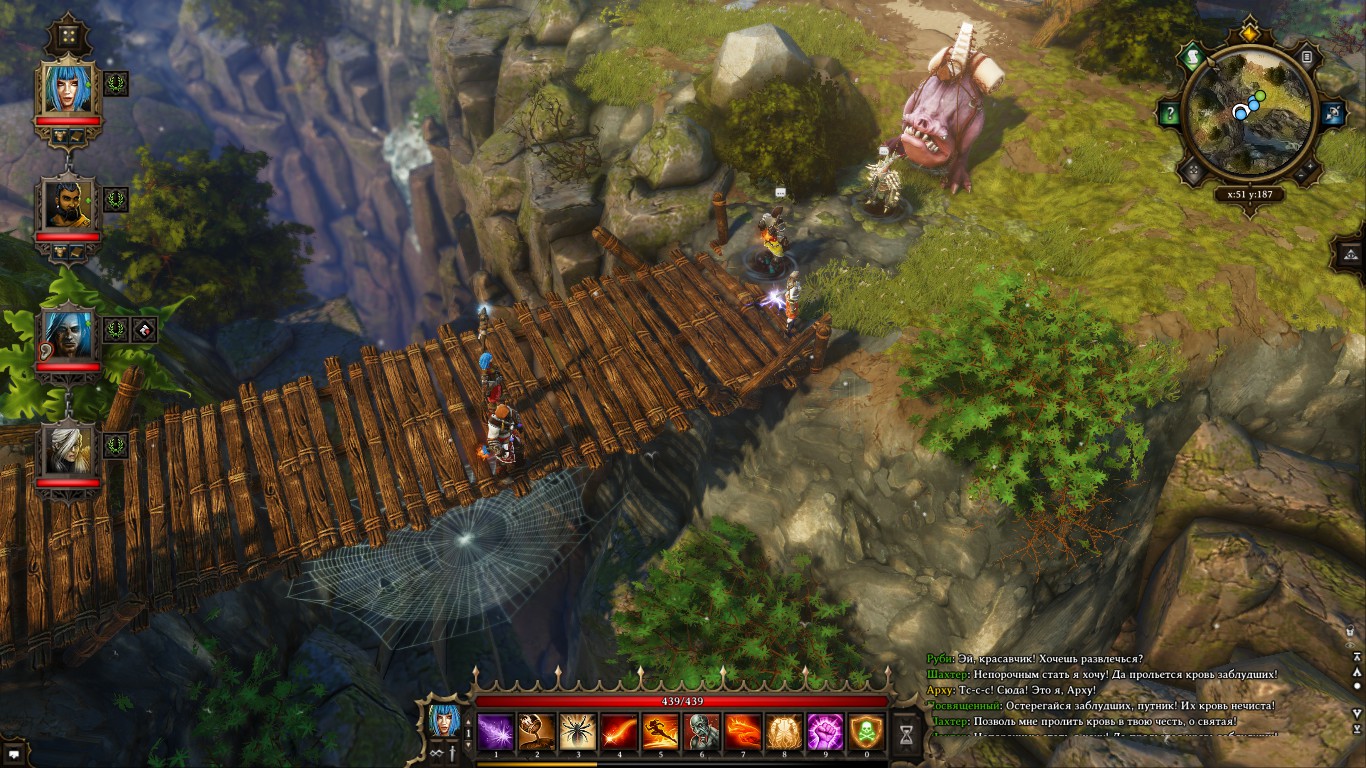Open the journal icon on the minimap frame
The height and width of the screenshot is (768, 1366).
(x=1306, y=56)
